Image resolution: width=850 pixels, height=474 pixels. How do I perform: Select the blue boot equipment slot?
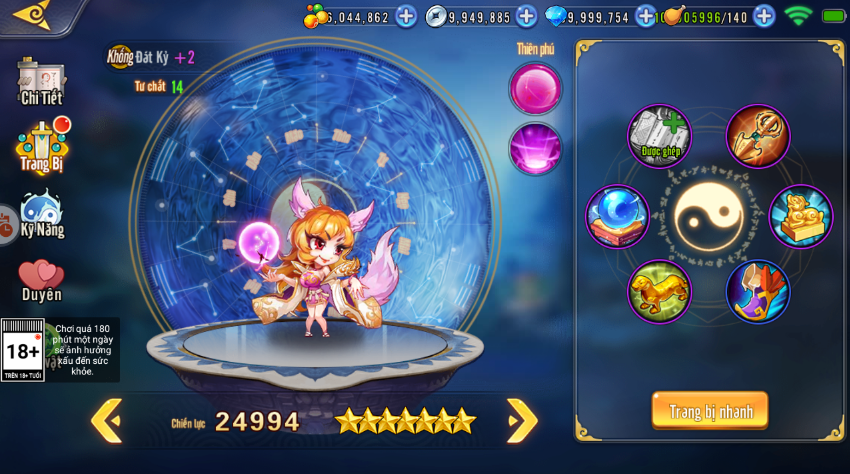[x=758, y=292]
